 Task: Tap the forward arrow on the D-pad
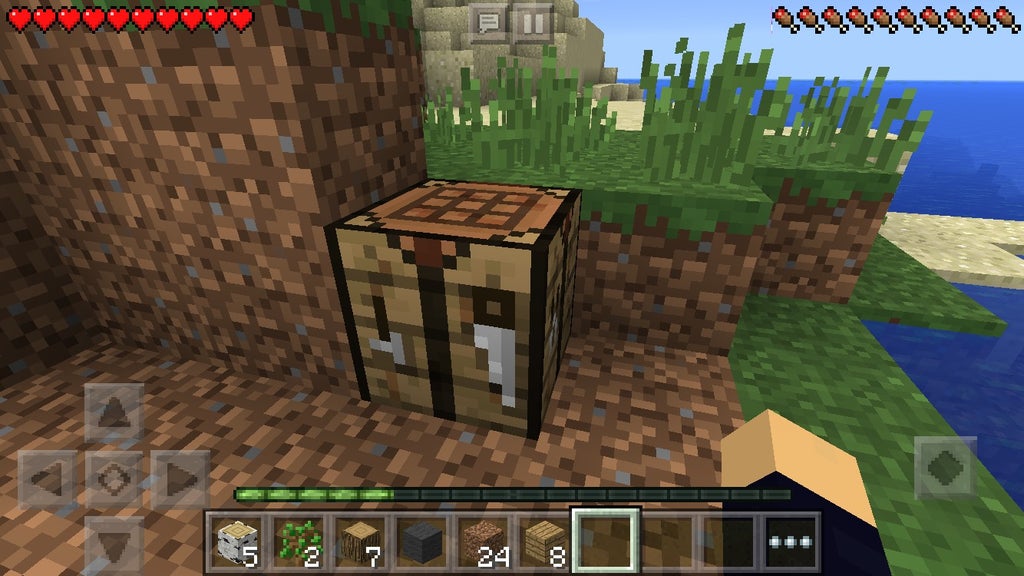113,411
